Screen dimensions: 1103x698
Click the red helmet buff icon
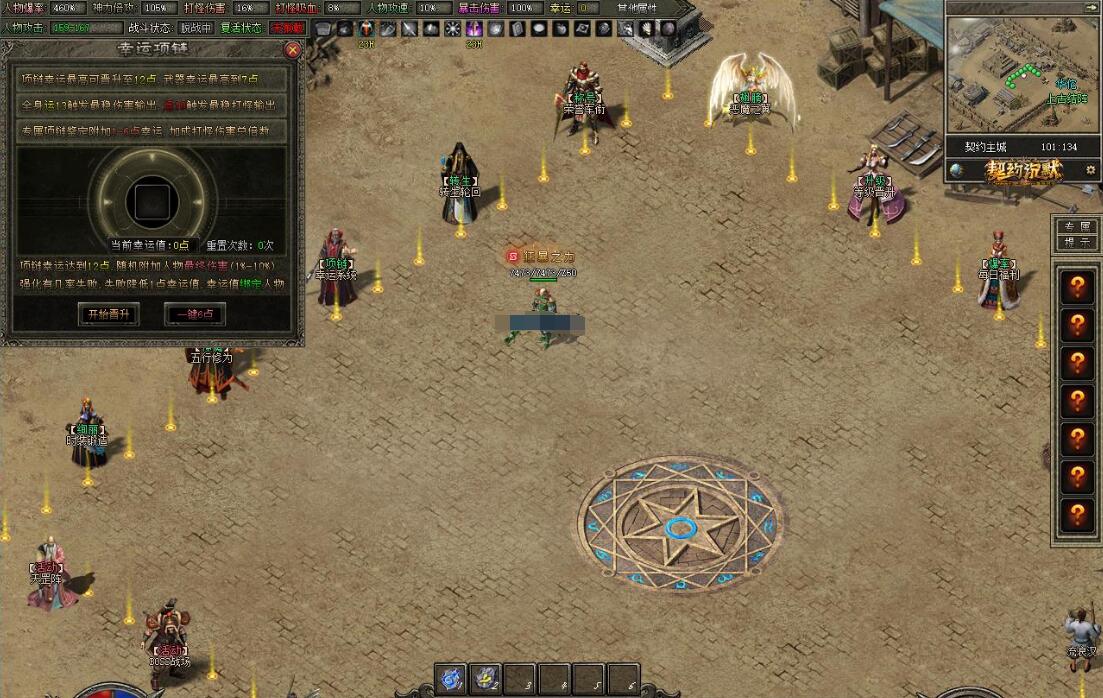368,29
